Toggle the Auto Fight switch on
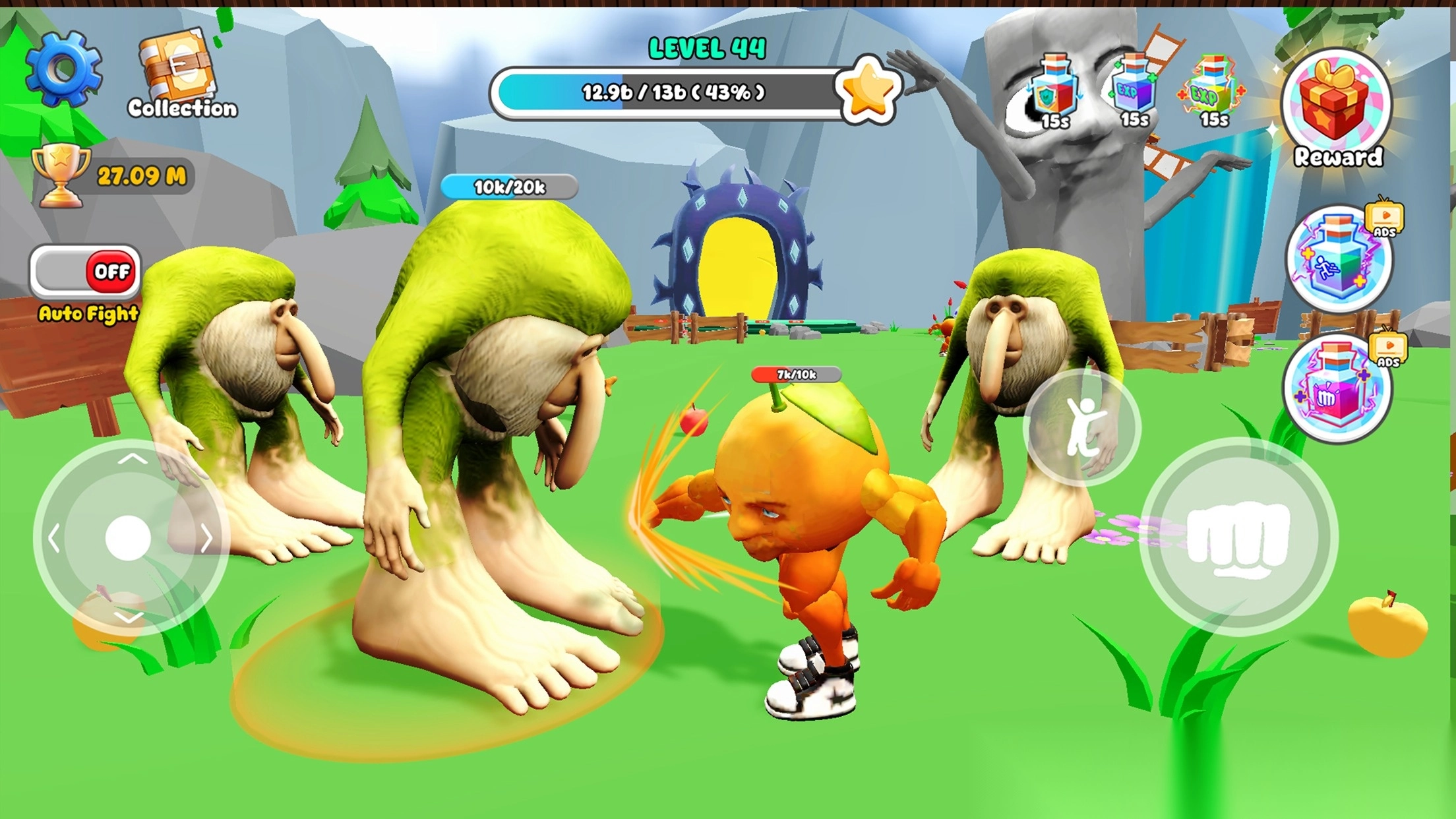This screenshot has height=819, width=1456. tap(86, 272)
